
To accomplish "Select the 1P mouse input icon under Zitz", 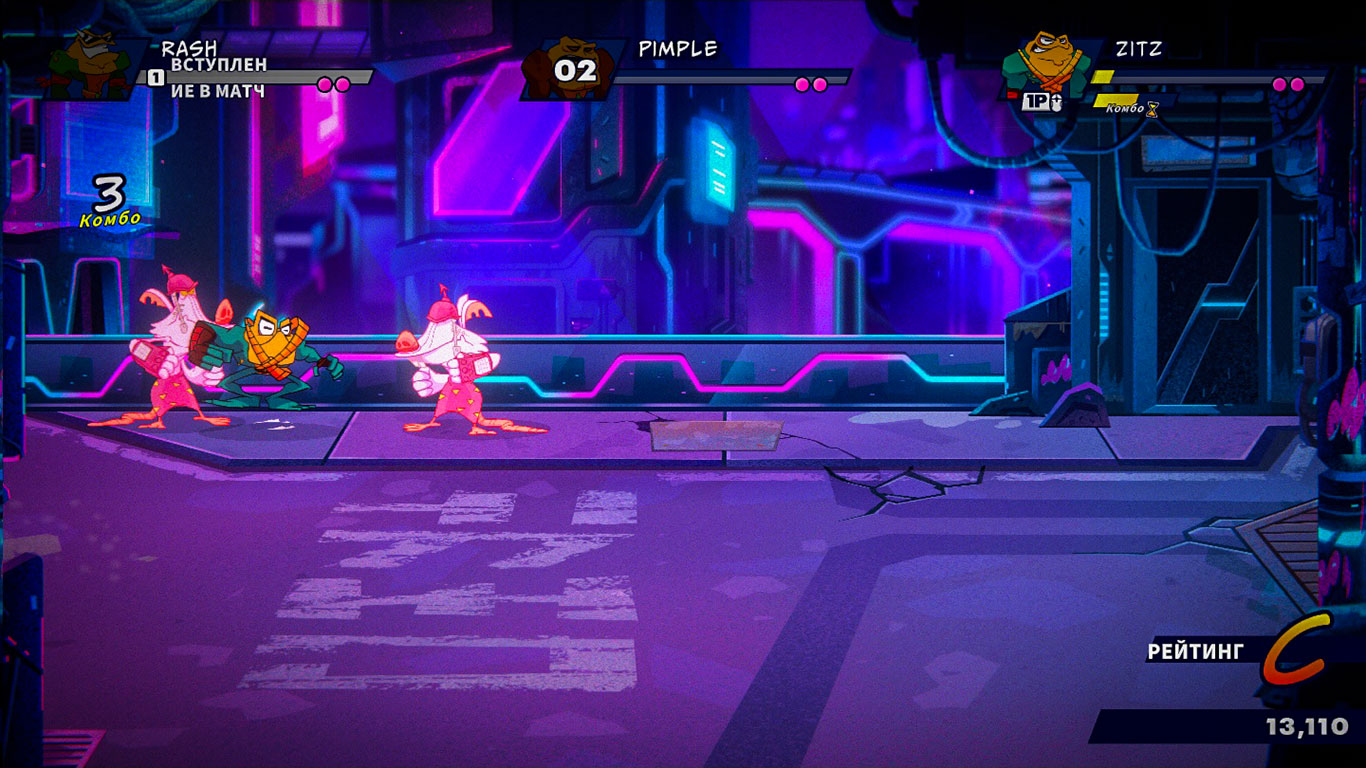I will coord(1038,103).
